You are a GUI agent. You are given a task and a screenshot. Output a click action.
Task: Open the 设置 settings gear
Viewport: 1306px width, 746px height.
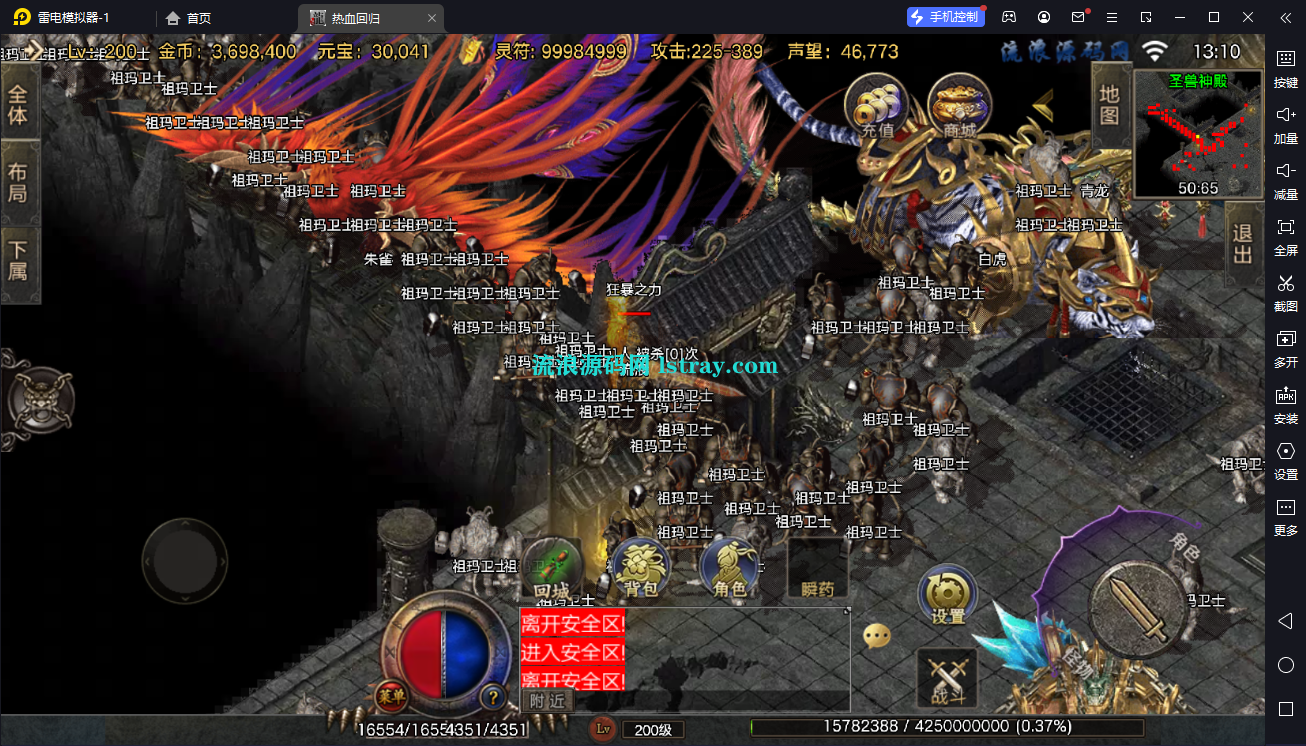[x=947, y=595]
